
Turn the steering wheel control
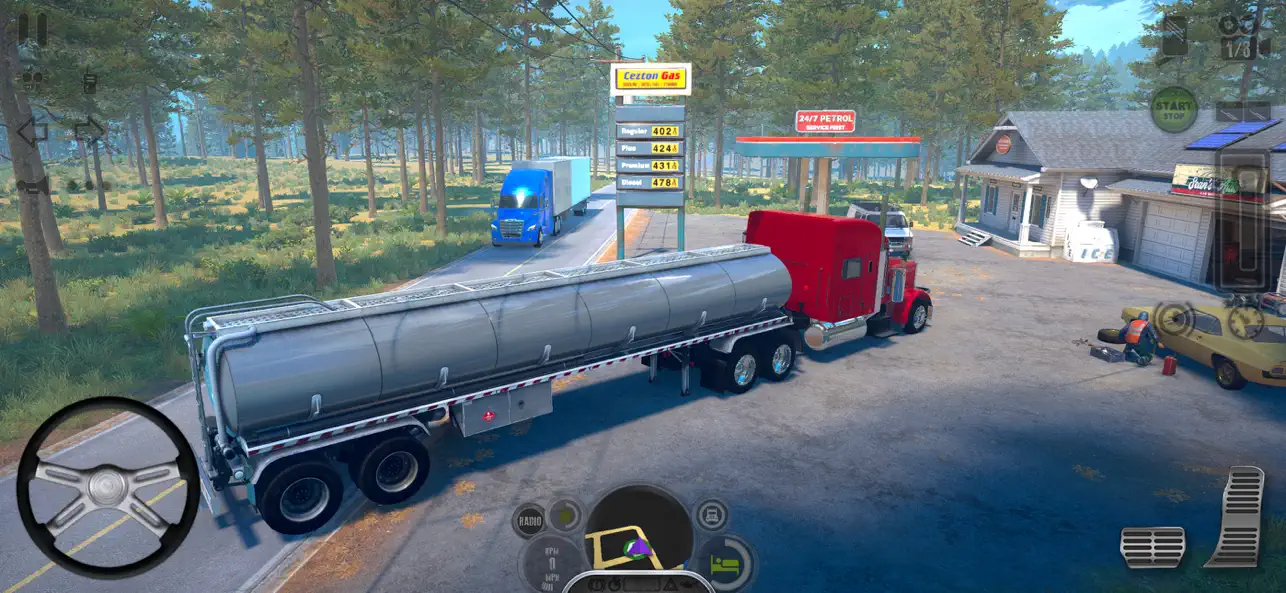tap(108, 487)
